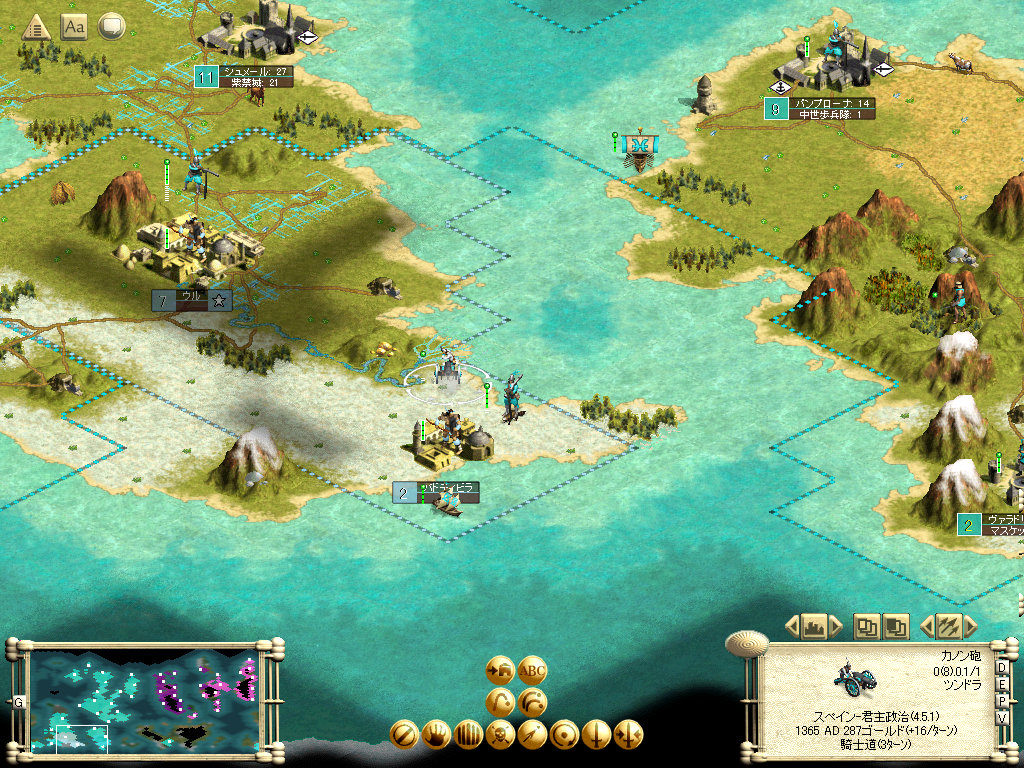Image resolution: width=1024 pixels, height=768 pixels.
Task: Open the main menu pyramid button
Action: (37, 27)
